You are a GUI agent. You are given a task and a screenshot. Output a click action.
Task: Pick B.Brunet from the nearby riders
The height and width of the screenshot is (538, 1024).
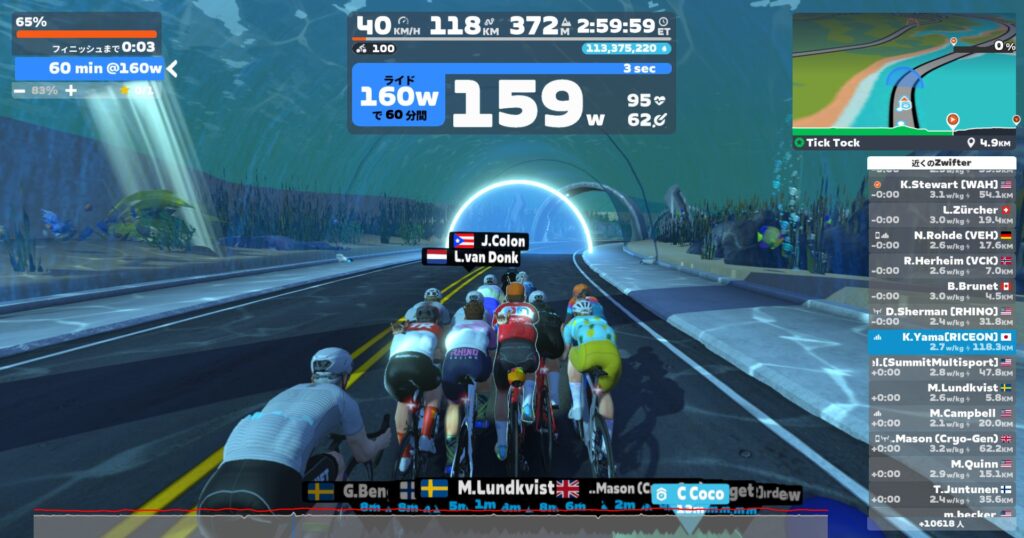(941, 291)
